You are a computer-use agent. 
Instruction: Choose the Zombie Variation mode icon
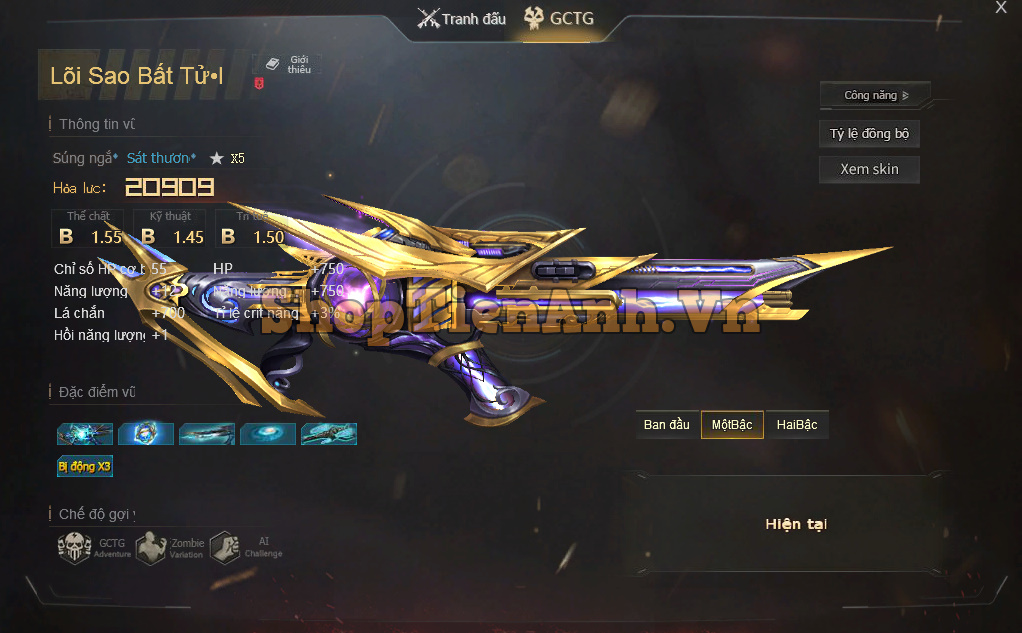click(x=151, y=547)
